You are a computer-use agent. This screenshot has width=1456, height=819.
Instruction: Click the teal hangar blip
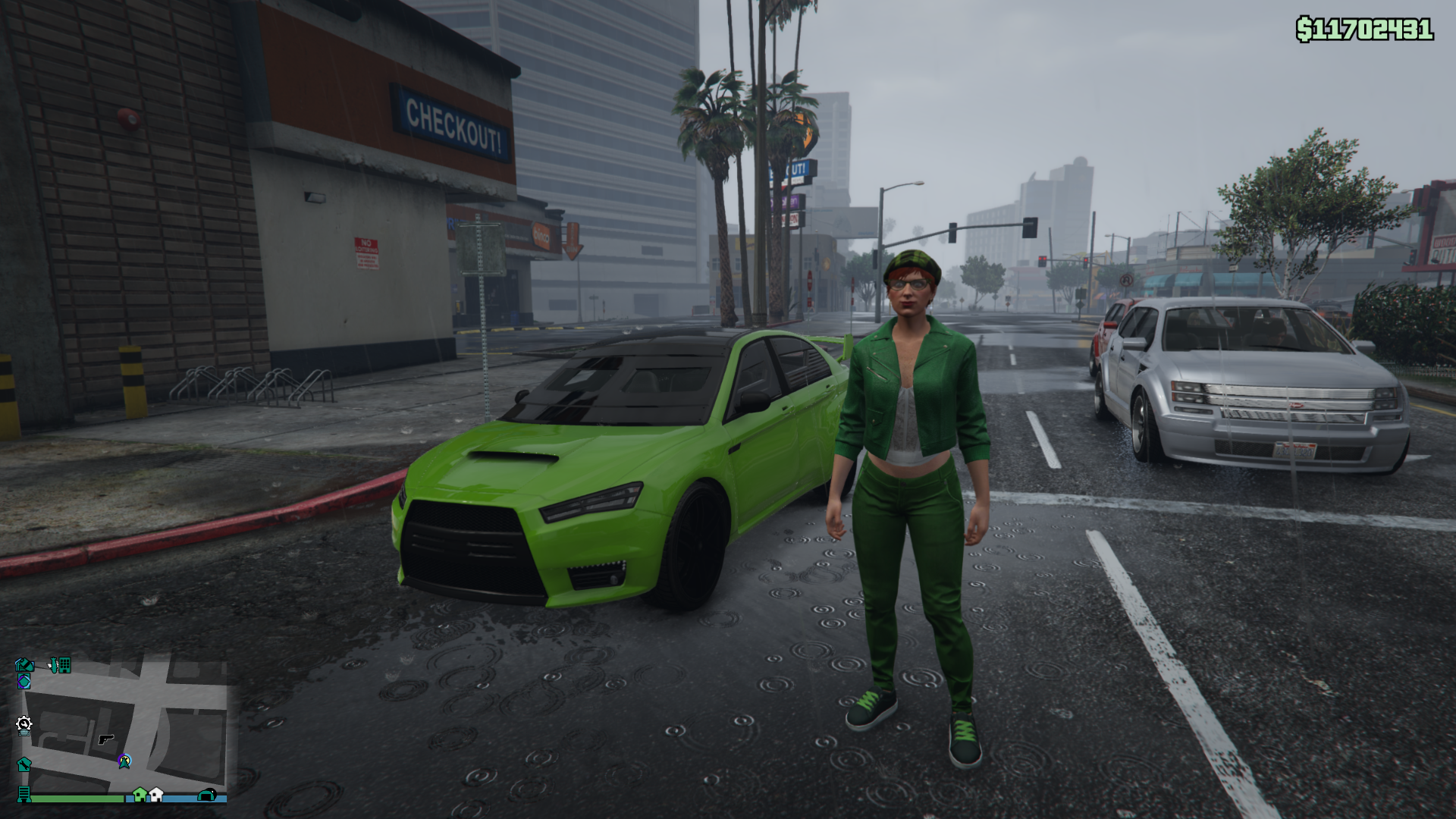[206, 795]
